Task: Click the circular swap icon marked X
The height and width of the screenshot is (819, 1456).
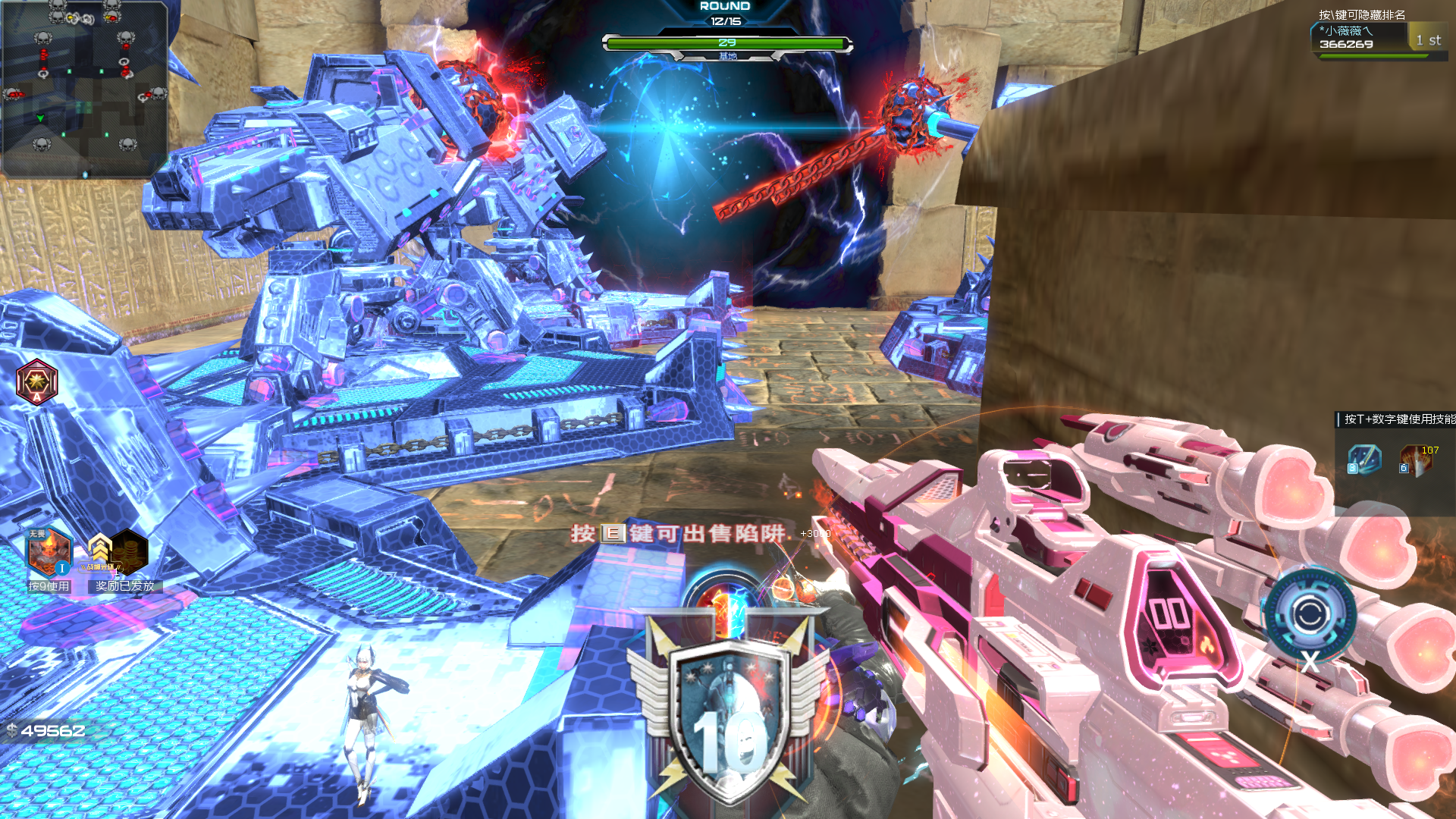Action: coord(1309,614)
